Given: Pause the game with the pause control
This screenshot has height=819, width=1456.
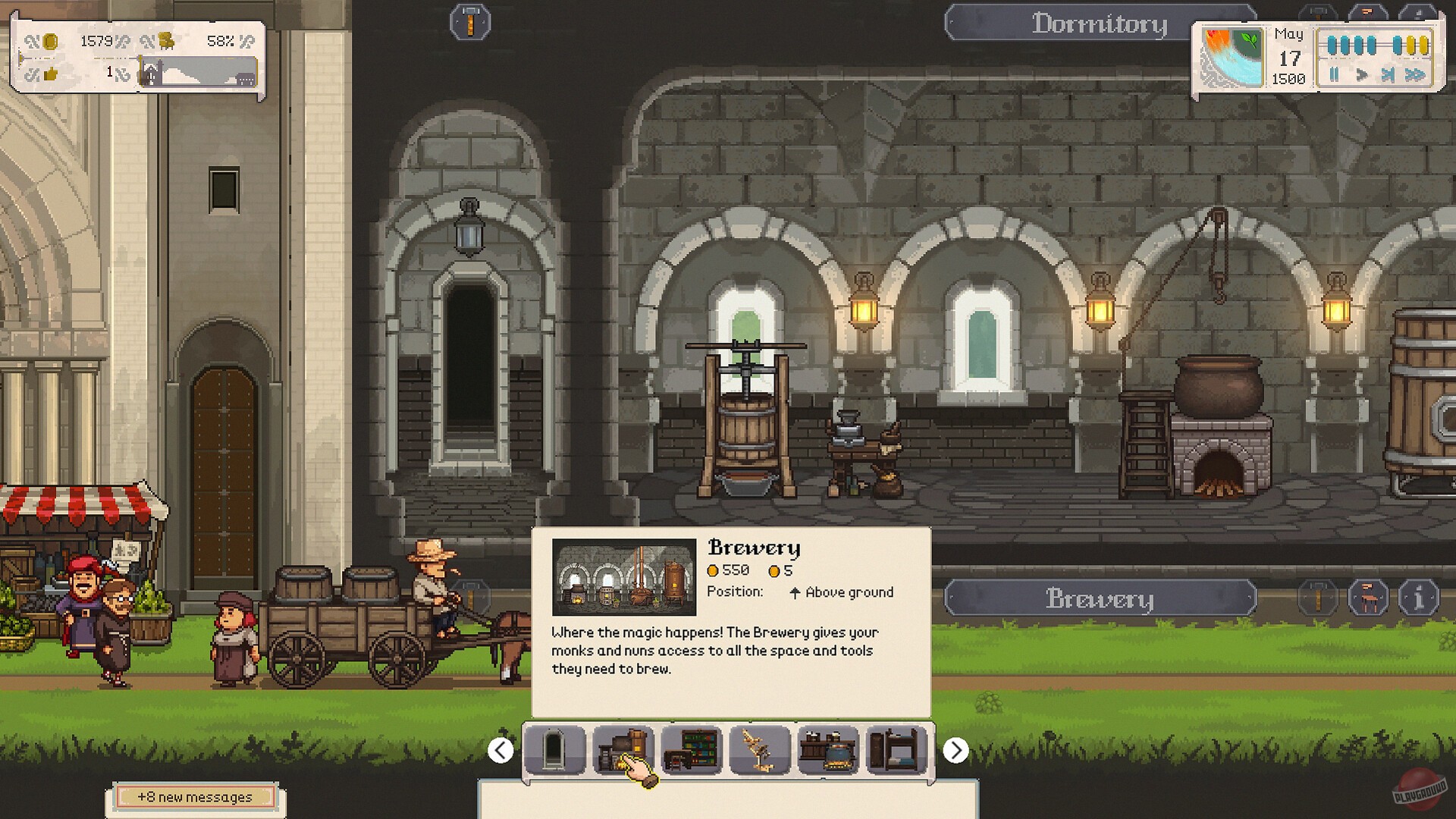Looking at the screenshot, I should pos(1333,75).
